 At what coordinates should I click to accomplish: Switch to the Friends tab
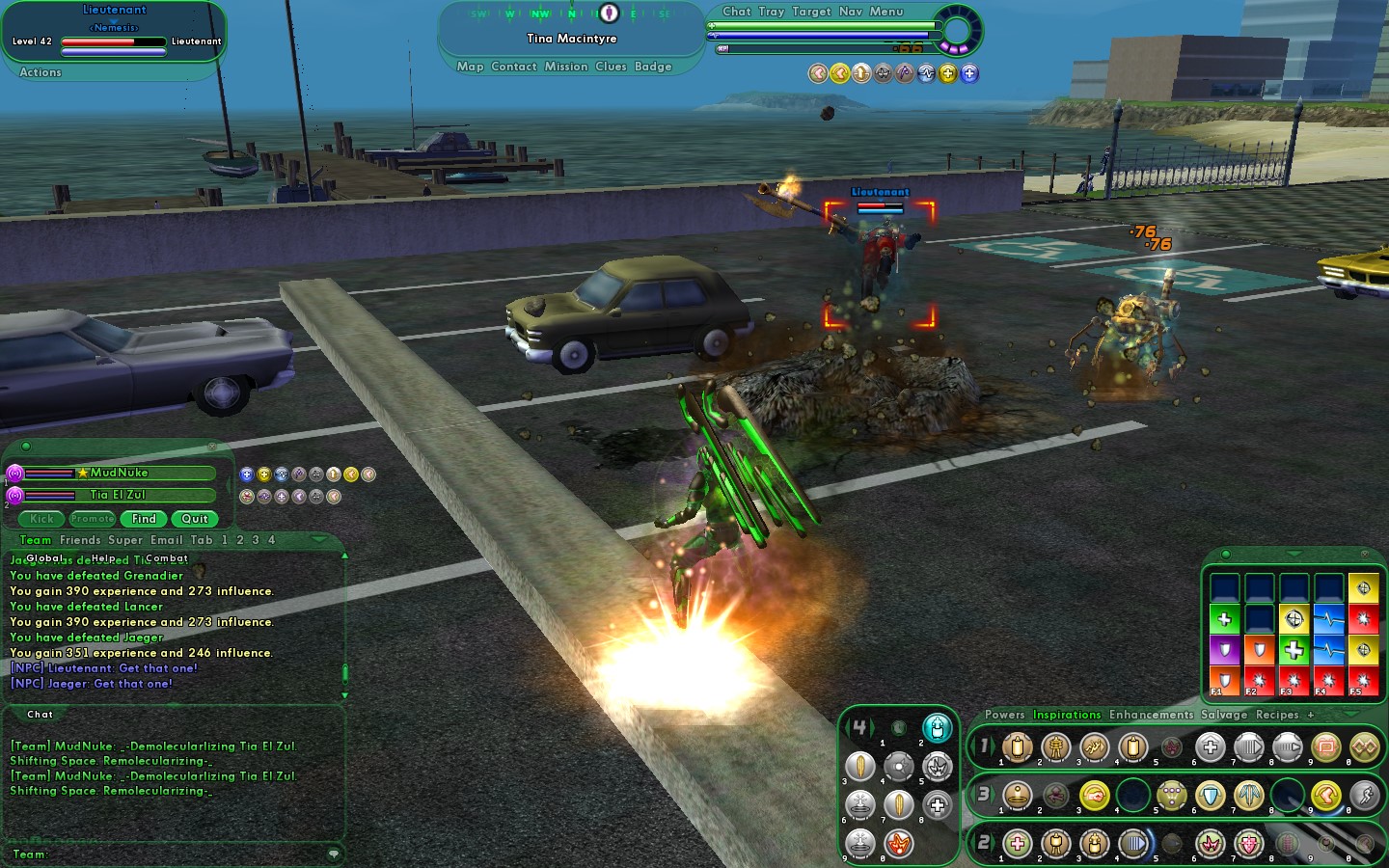coord(80,540)
